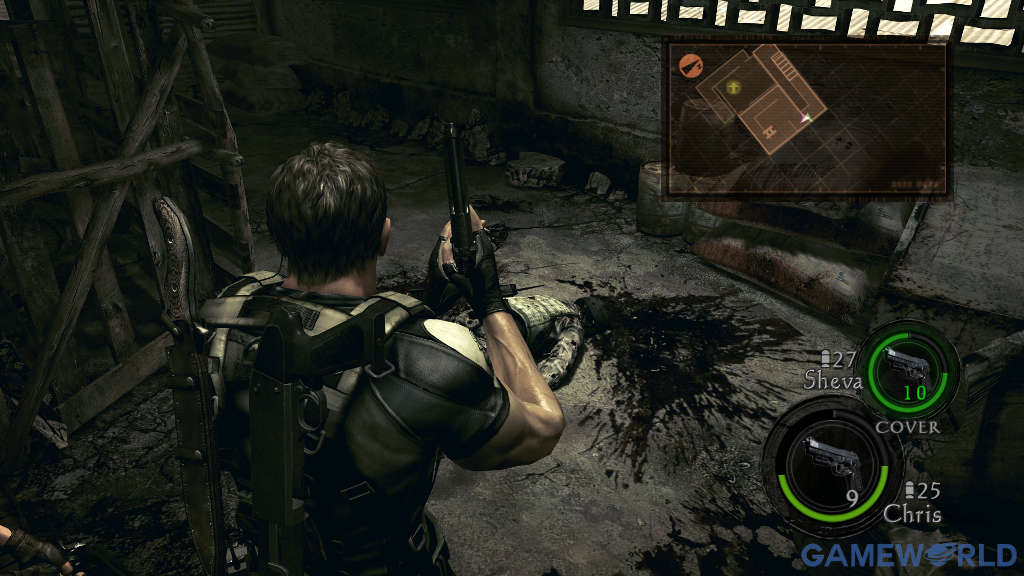The width and height of the screenshot is (1024, 576).
Task: Click the minimap panel
Action: coord(807,117)
